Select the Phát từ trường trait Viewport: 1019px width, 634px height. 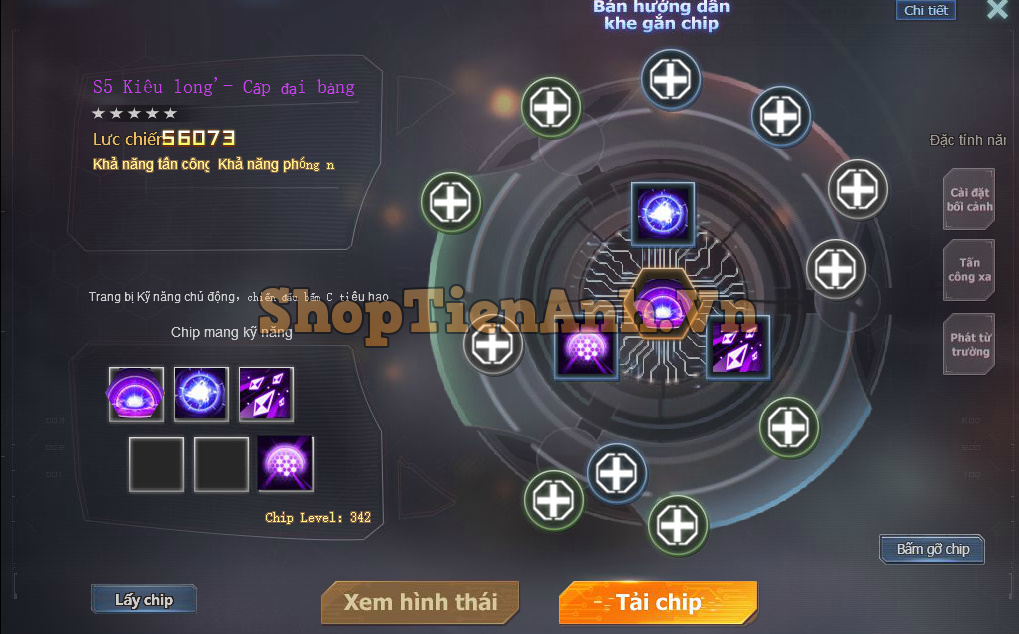tap(970, 345)
